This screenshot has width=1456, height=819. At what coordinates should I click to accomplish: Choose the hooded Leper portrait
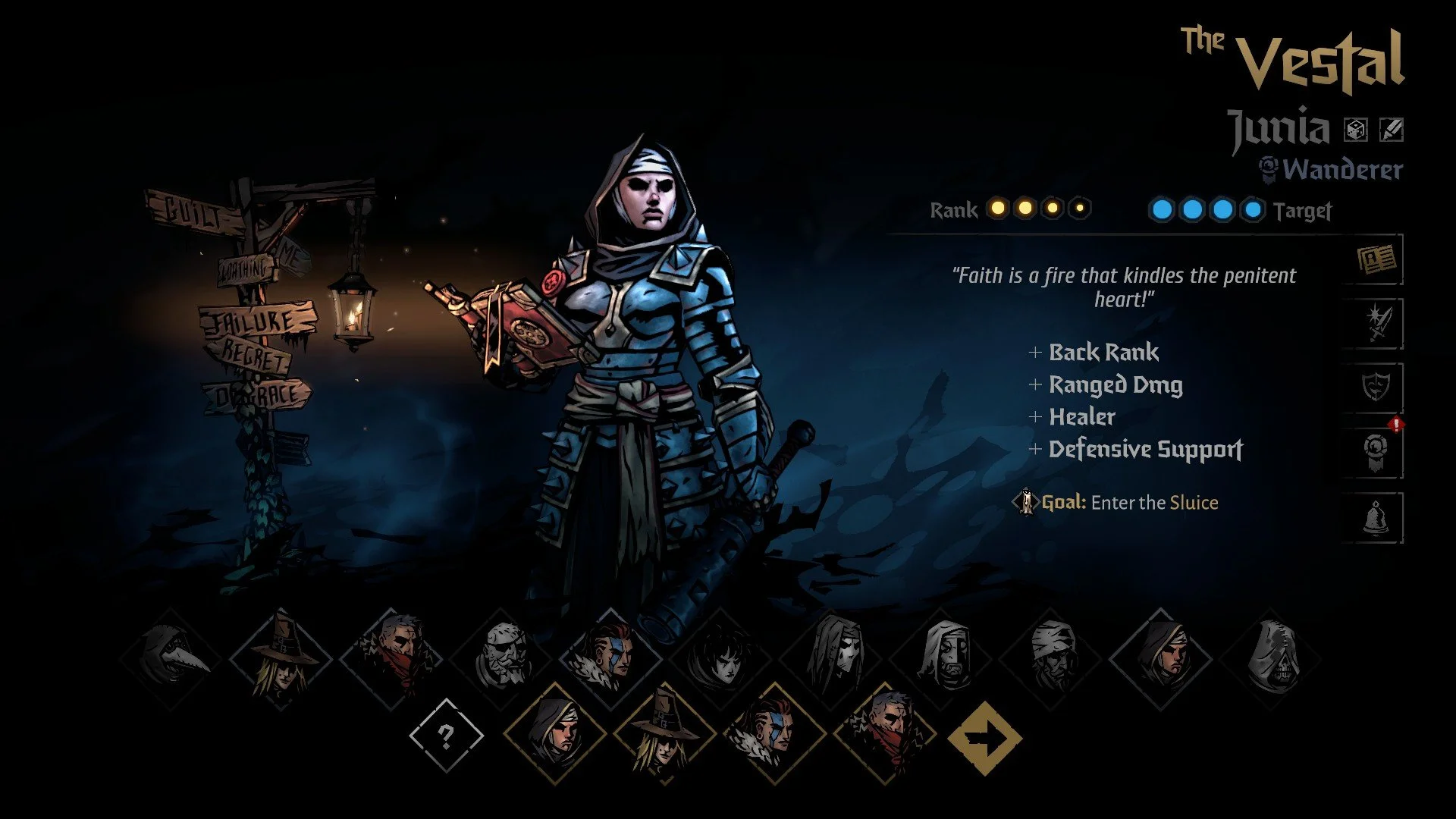(942, 658)
